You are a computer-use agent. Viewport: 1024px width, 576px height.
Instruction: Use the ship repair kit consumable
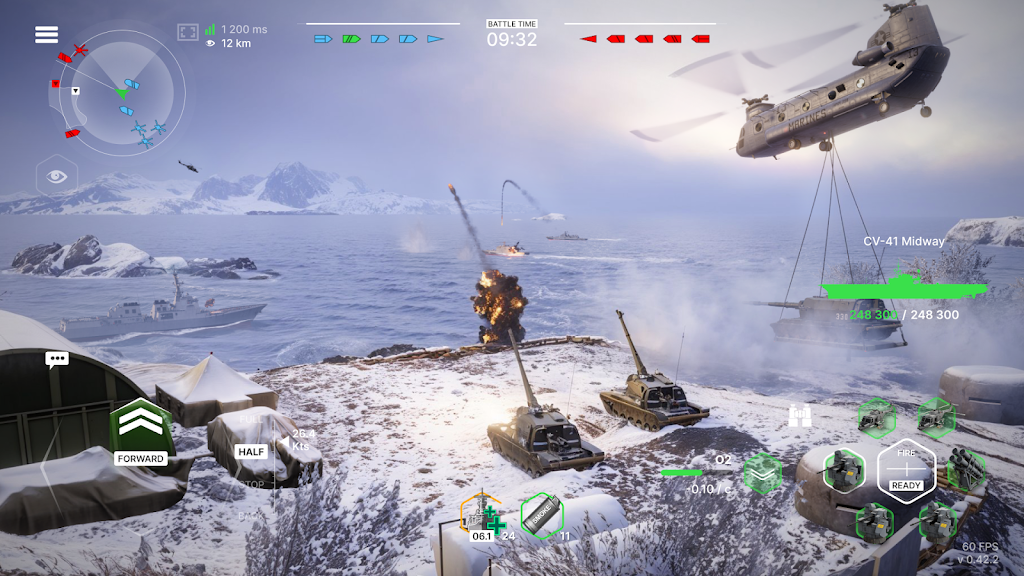(x=482, y=516)
